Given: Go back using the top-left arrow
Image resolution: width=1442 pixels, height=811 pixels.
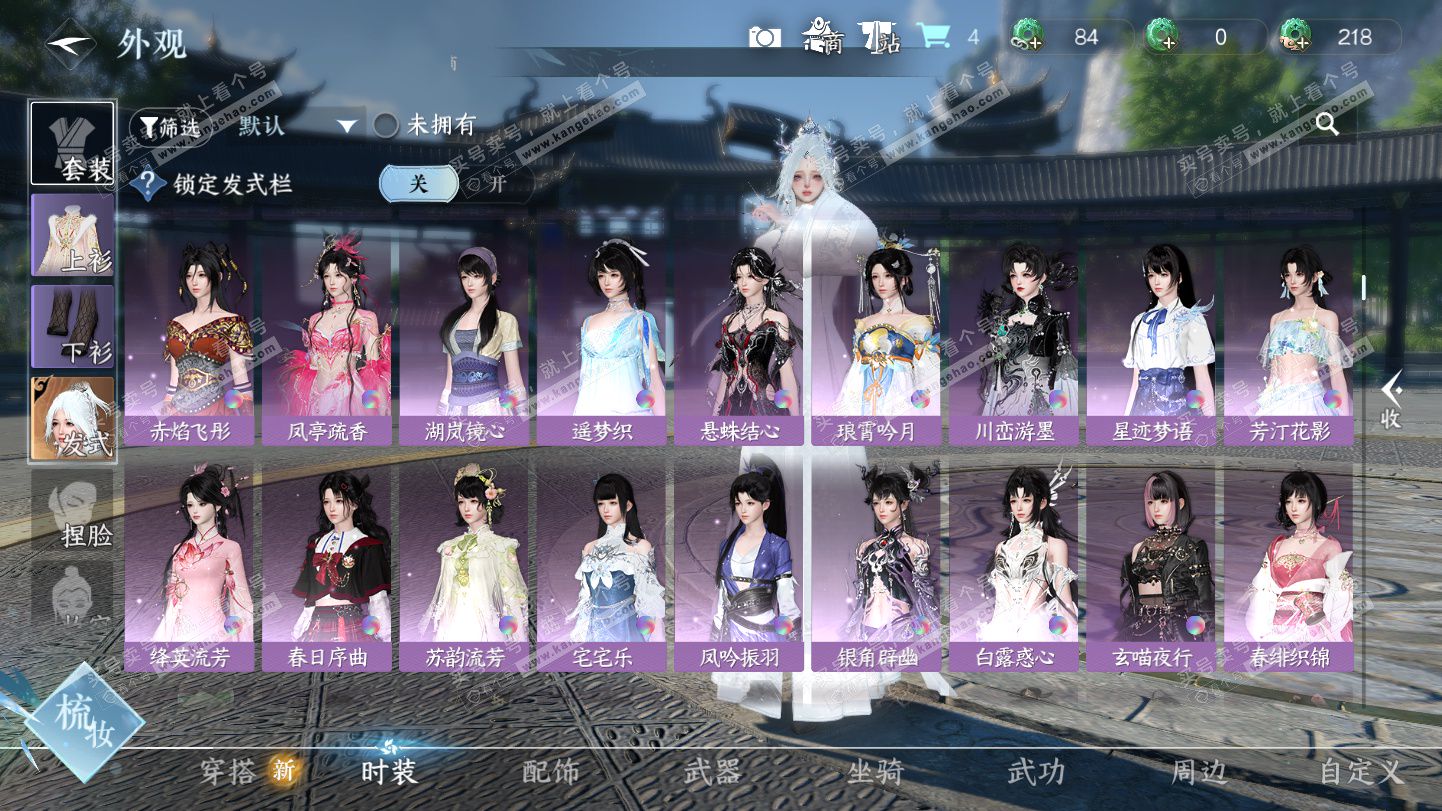Looking at the screenshot, I should (x=70, y=42).
